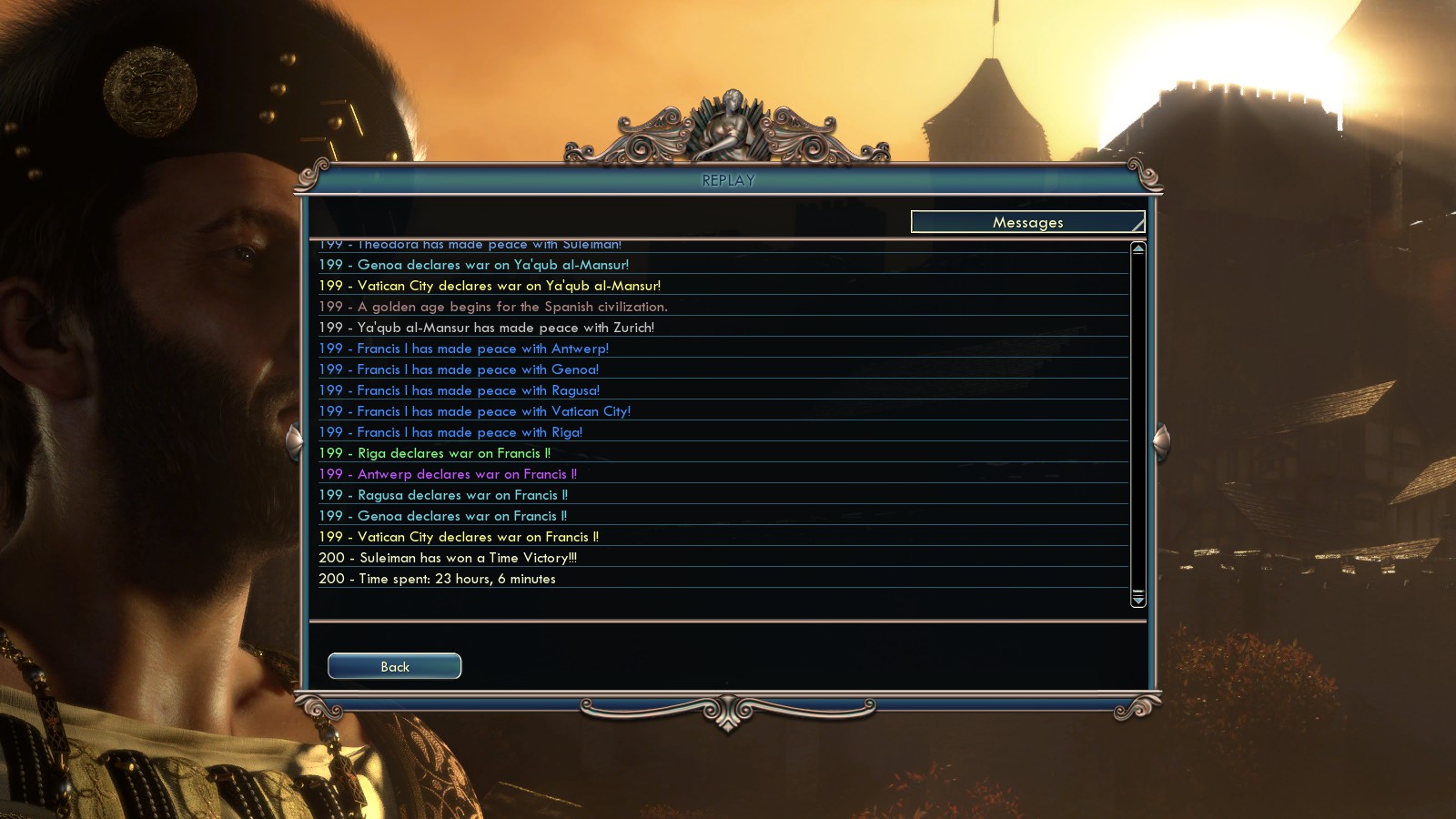1456x819 pixels.
Task: Click the scrollbar down arrow
Action: point(1137,600)
